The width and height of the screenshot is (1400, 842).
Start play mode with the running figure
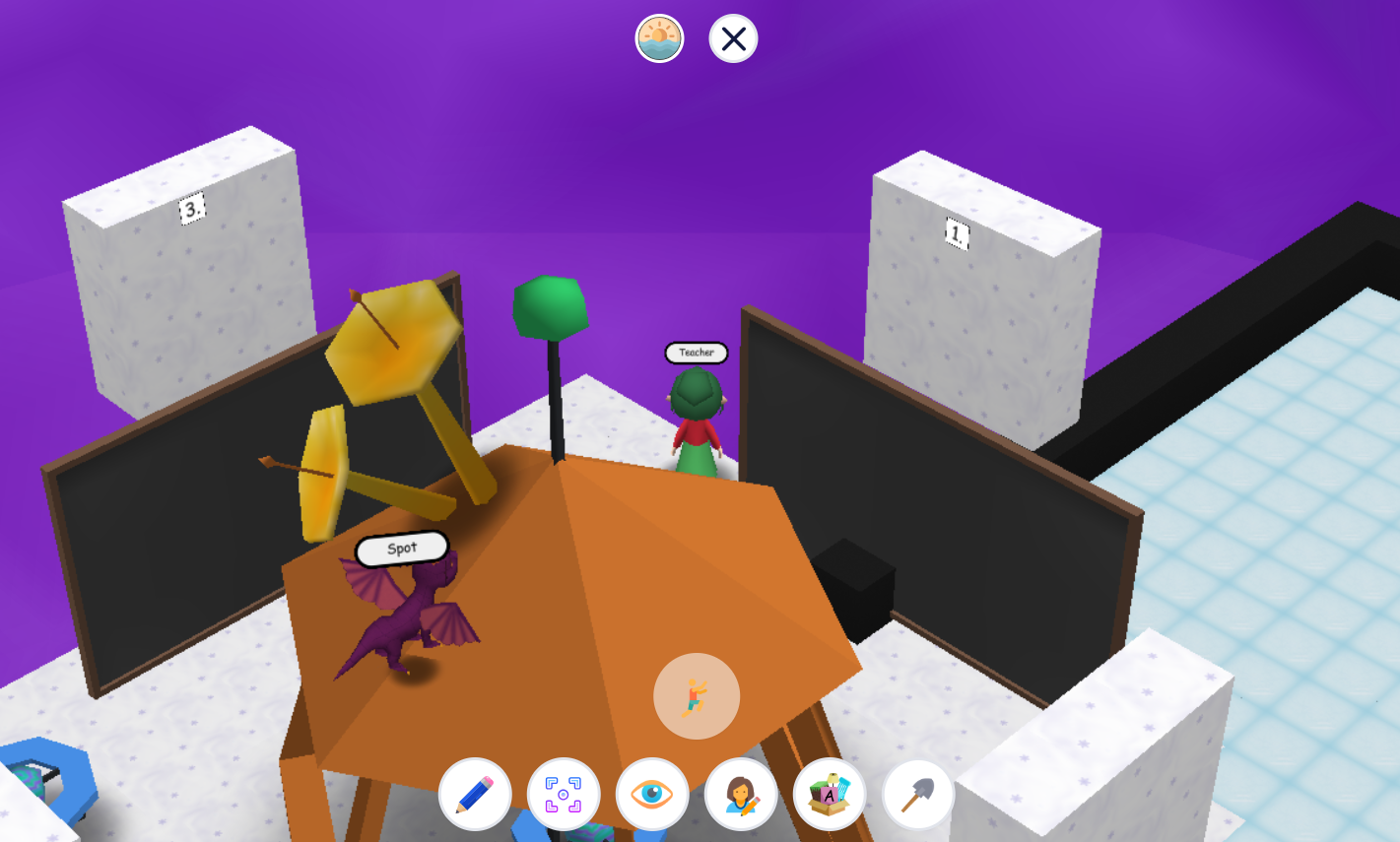pyautogui.click(x=696, y=696)
